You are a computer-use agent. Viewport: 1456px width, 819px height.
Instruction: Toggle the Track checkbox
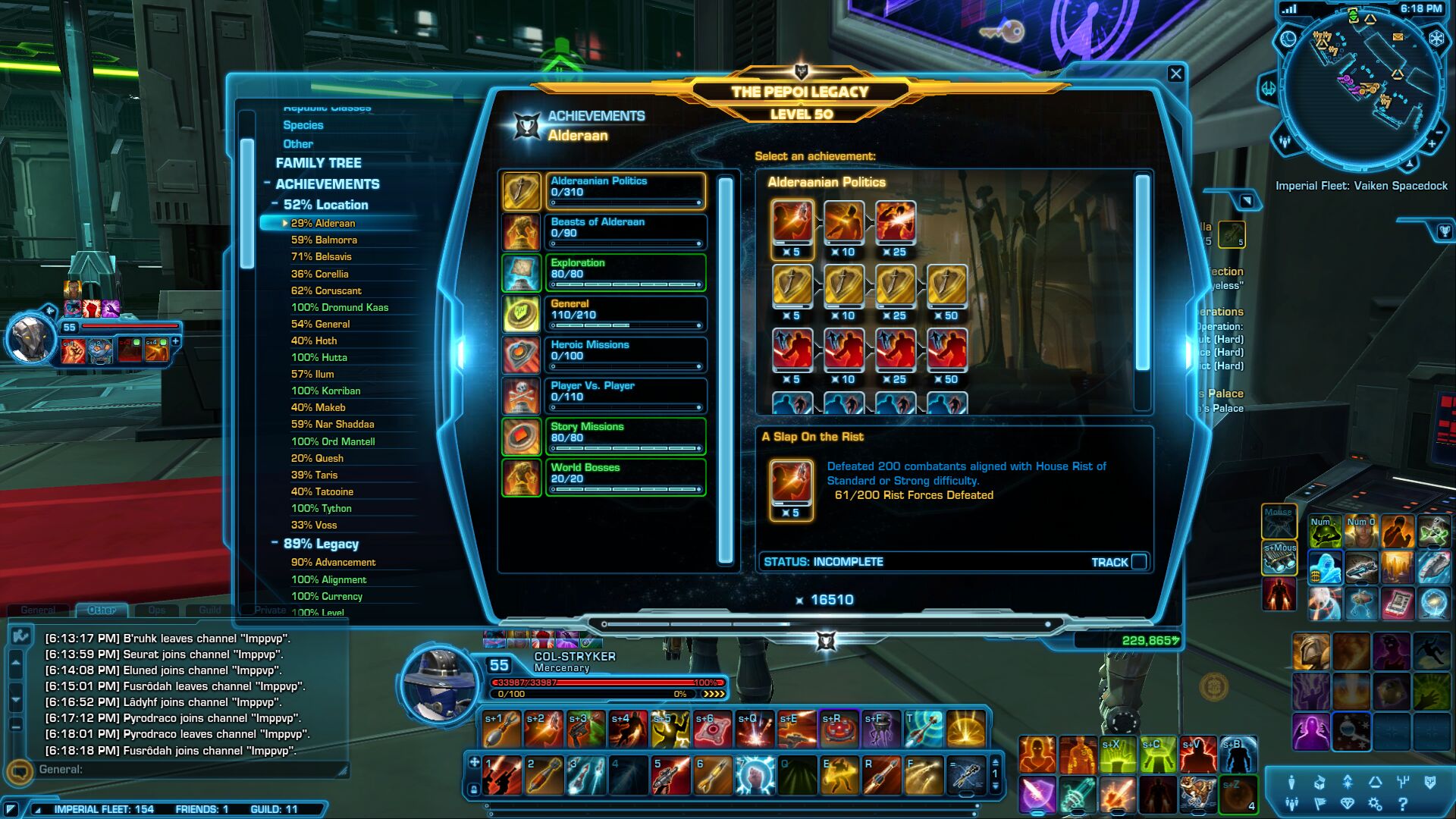click(x=1138, y=562)
